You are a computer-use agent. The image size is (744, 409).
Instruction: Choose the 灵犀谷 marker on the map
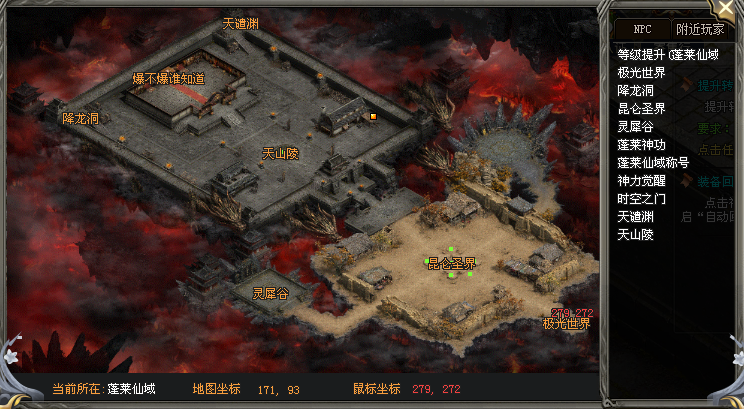point(270,293)
